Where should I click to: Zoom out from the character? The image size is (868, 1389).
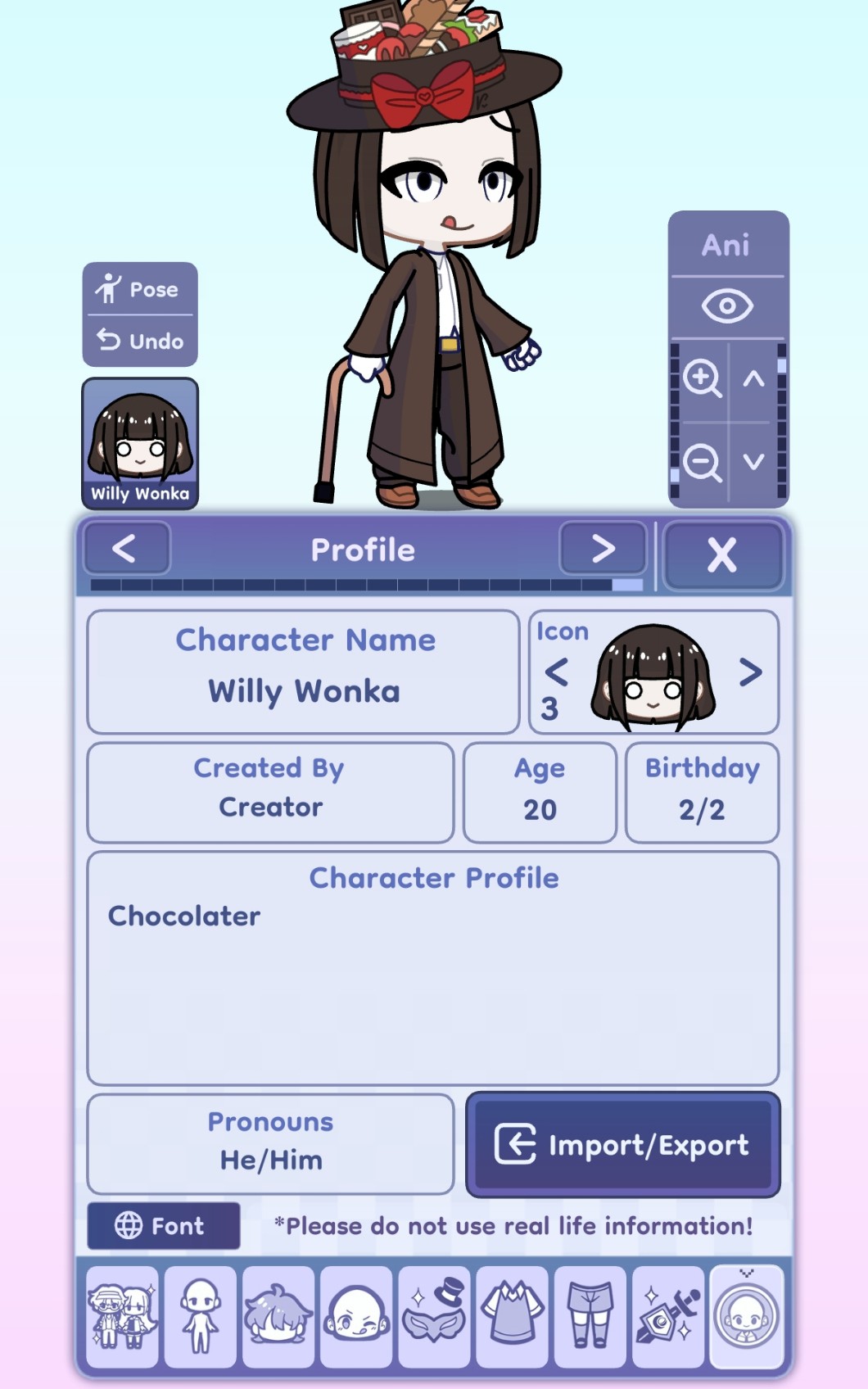(x=702, y=462)
